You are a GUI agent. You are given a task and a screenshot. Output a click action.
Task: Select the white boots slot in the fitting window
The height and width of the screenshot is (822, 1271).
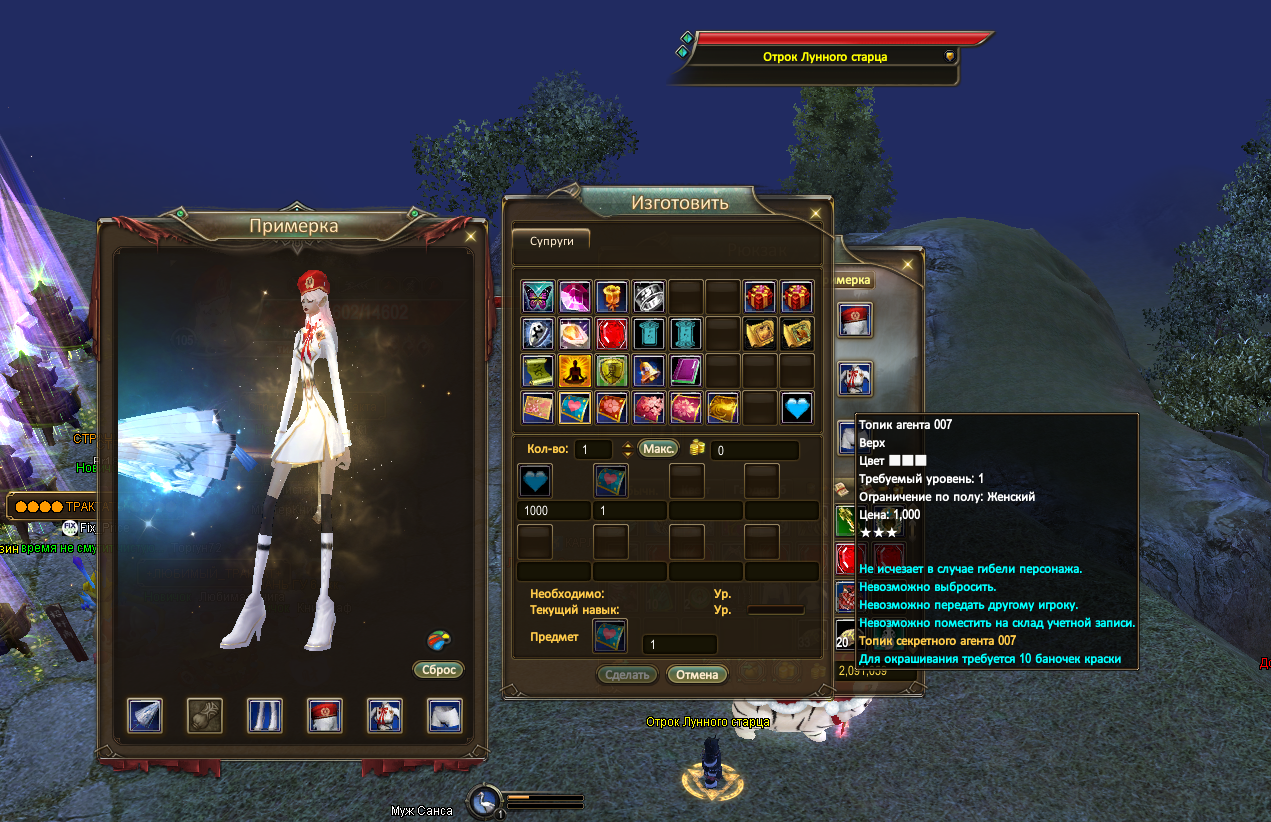pos(265,715)
